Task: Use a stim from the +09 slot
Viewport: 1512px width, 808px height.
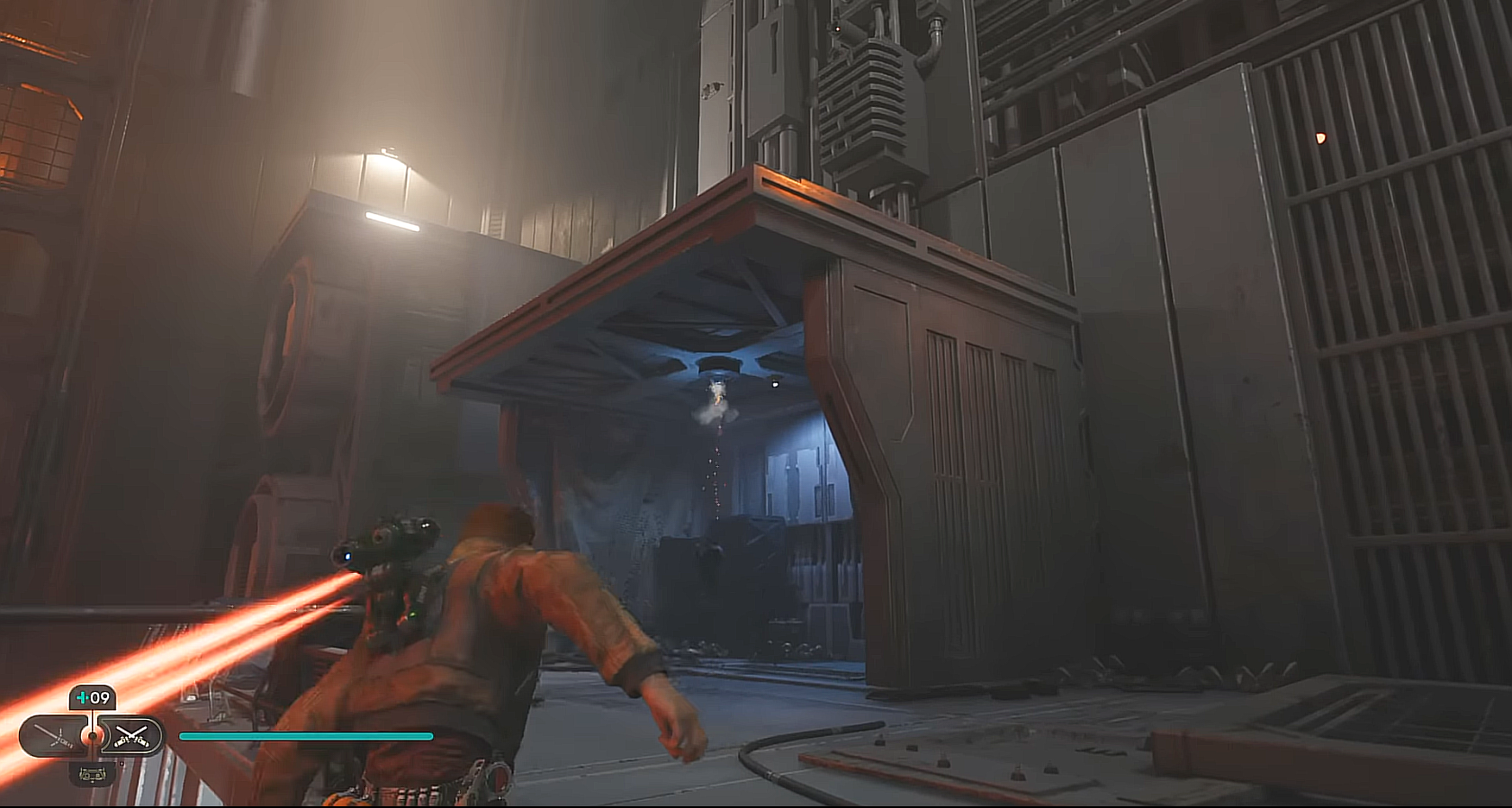Action: [x=93, y=697]
